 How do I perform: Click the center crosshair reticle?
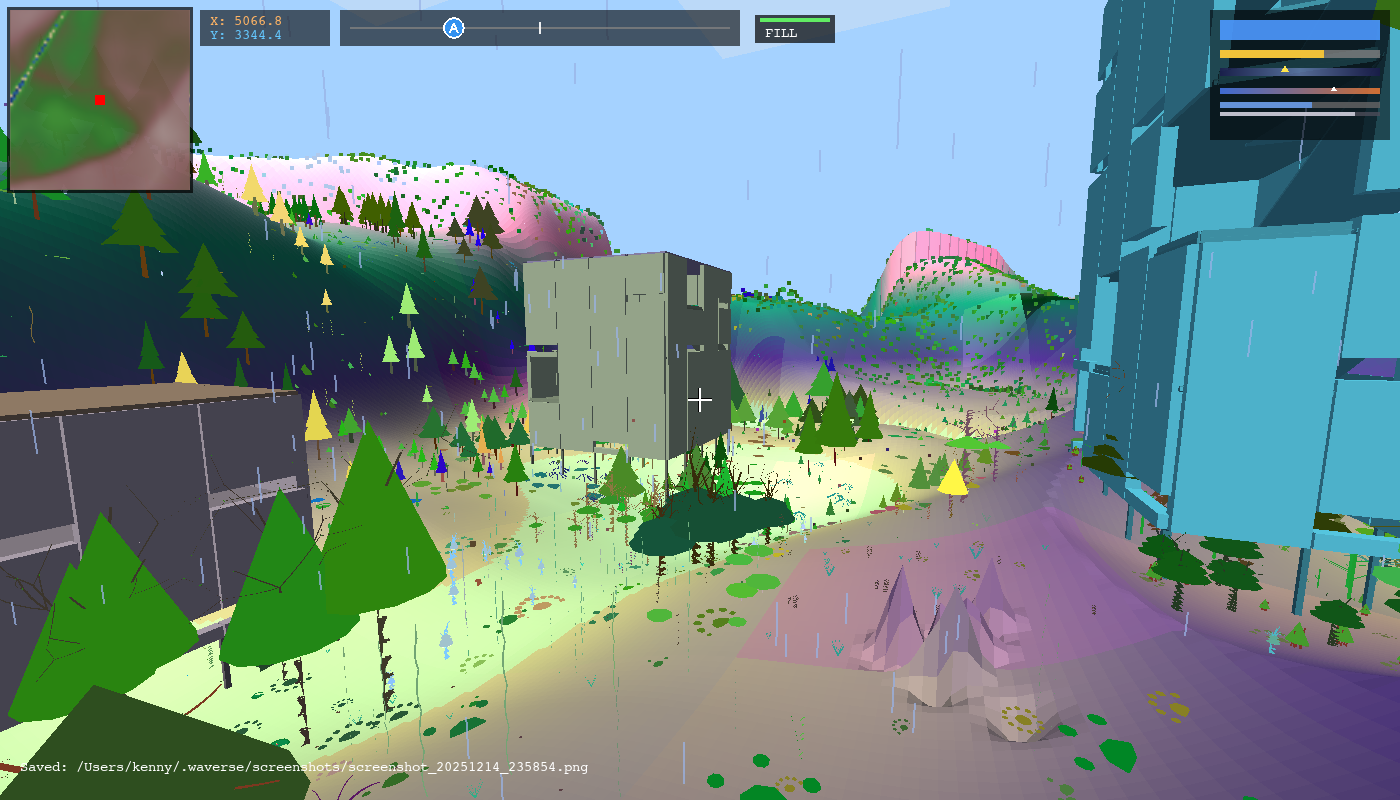tap(700, 400)
